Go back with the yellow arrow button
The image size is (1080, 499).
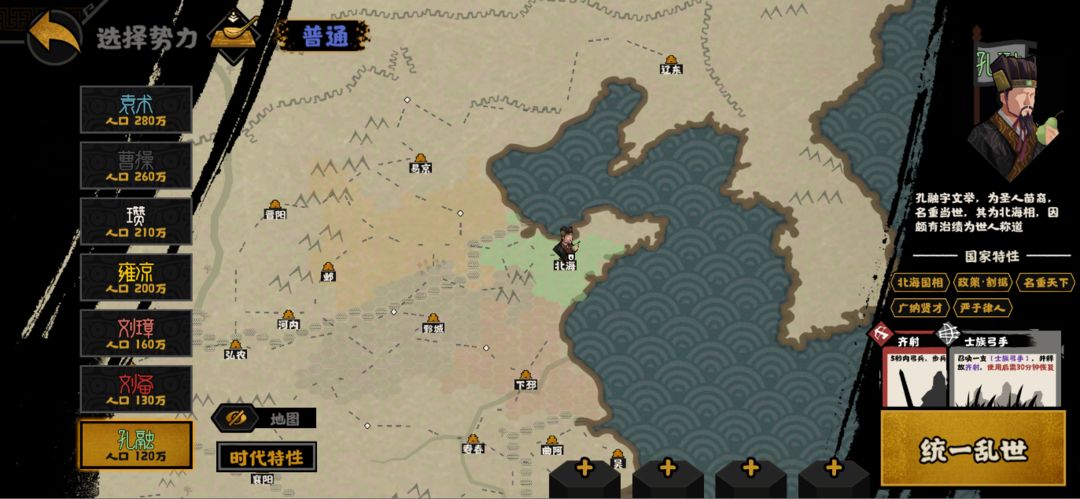[54, 37]
